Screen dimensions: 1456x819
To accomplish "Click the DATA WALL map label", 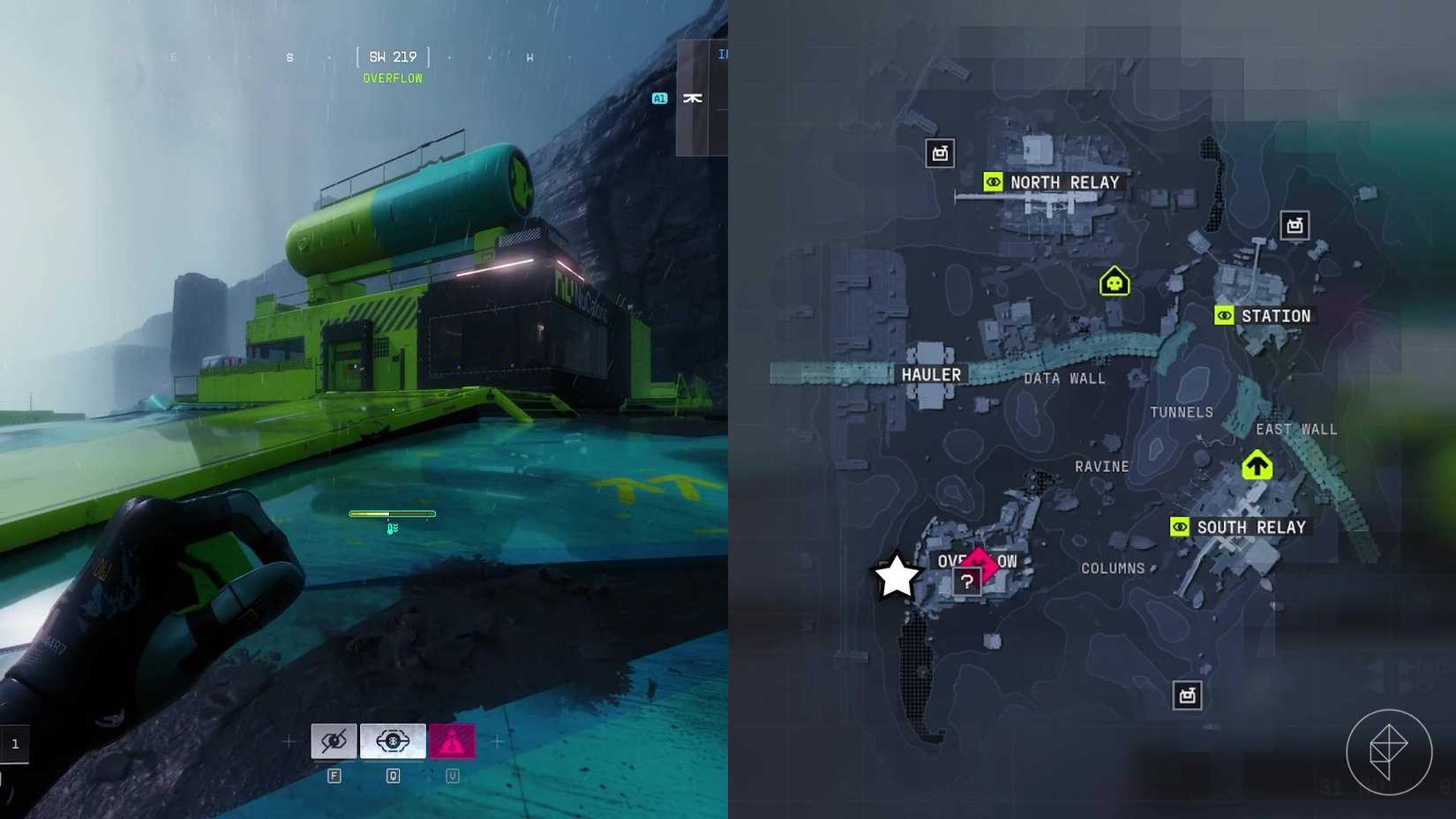I will coord(1063,379).
